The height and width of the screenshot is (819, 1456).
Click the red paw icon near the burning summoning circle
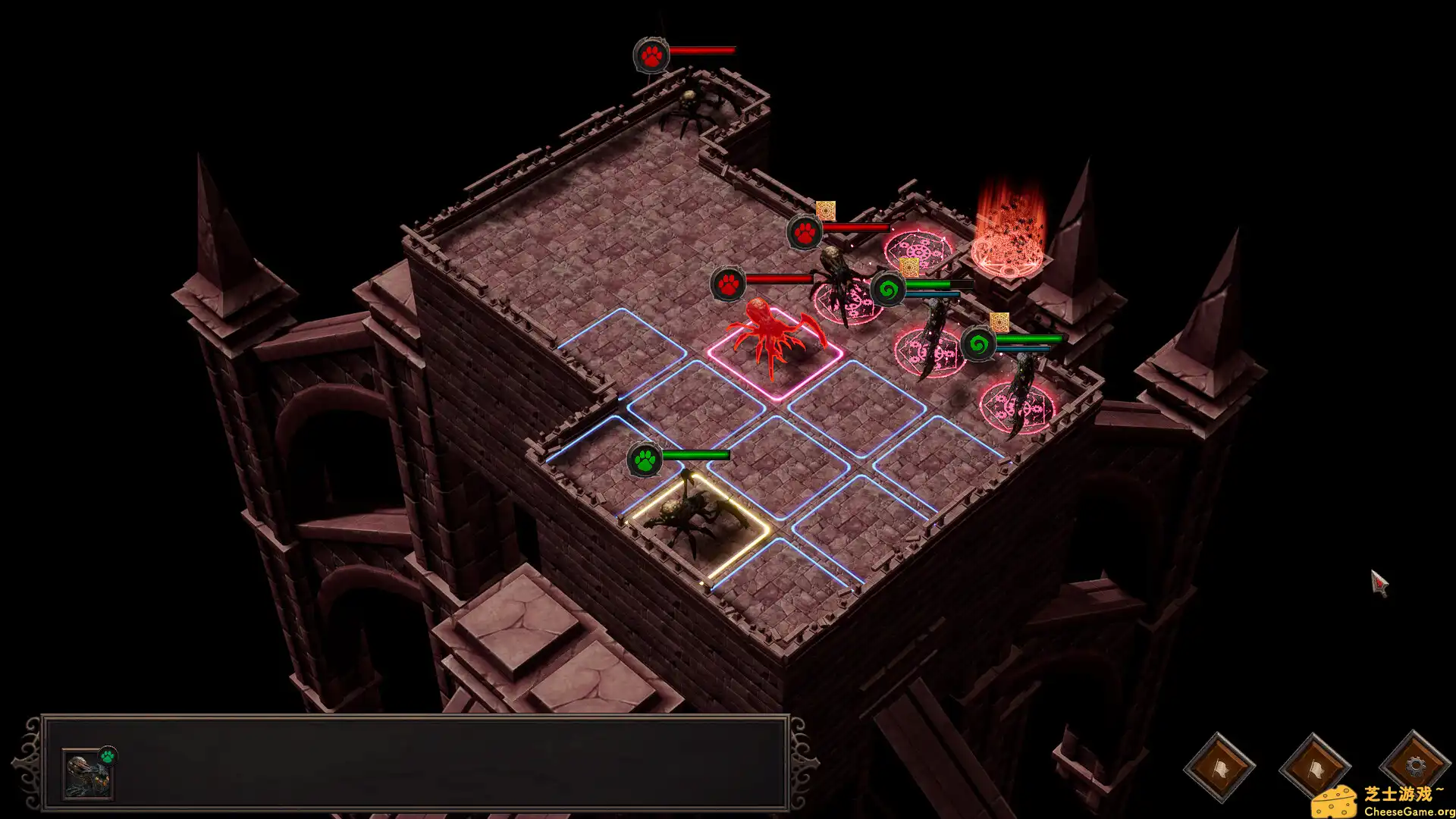[x=806, y=232]
